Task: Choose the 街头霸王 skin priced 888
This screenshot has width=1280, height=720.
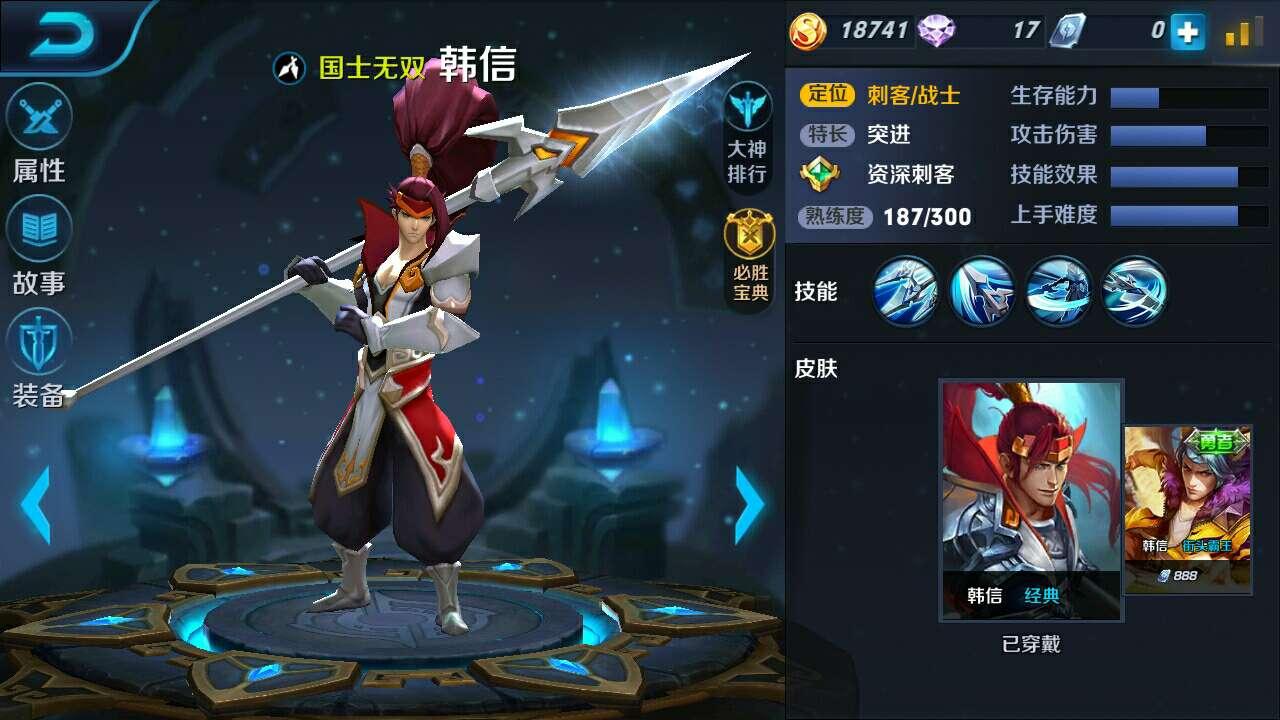Action: click(1188, 509)
